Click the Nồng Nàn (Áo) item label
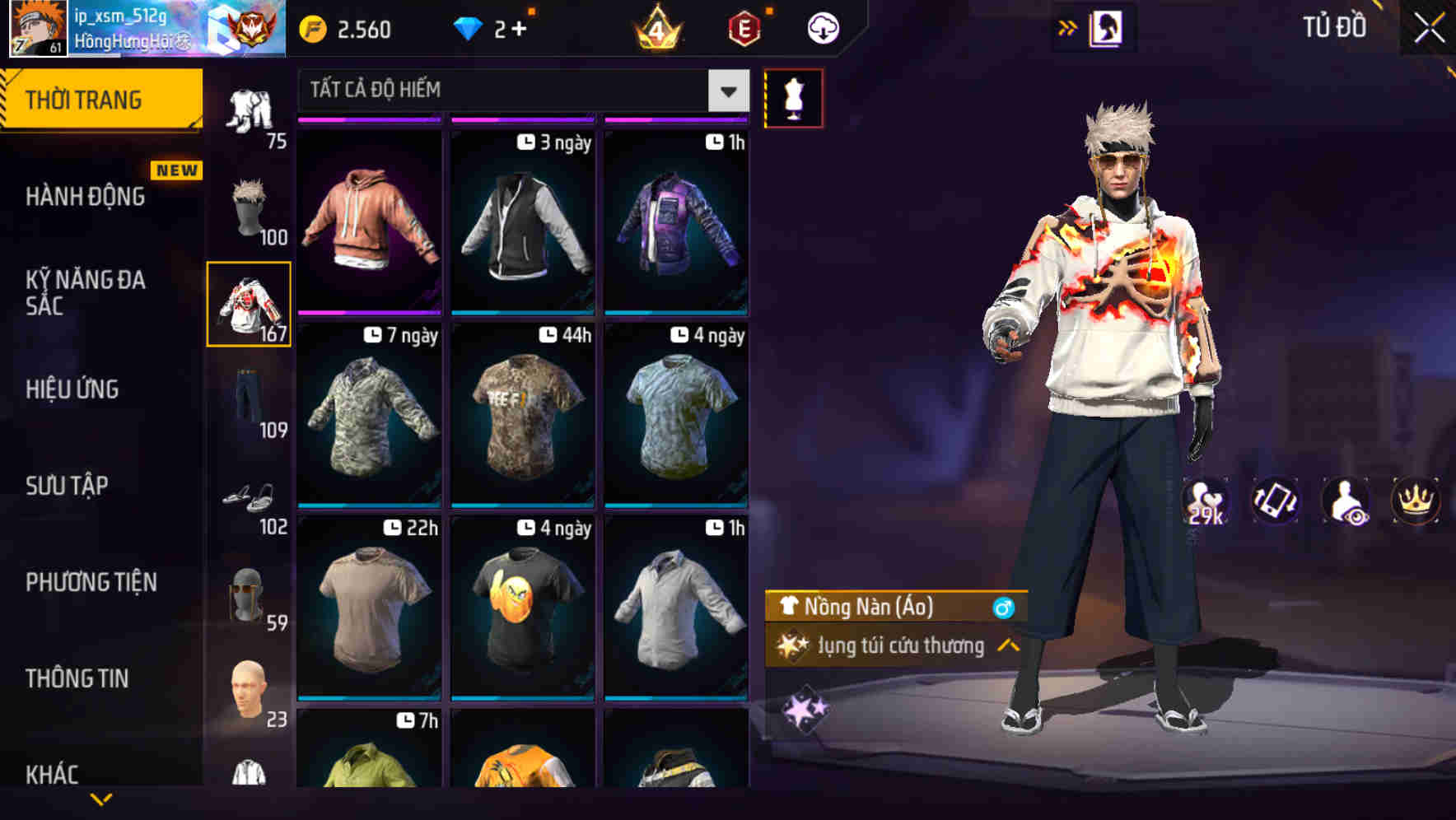 pos(861,607)
